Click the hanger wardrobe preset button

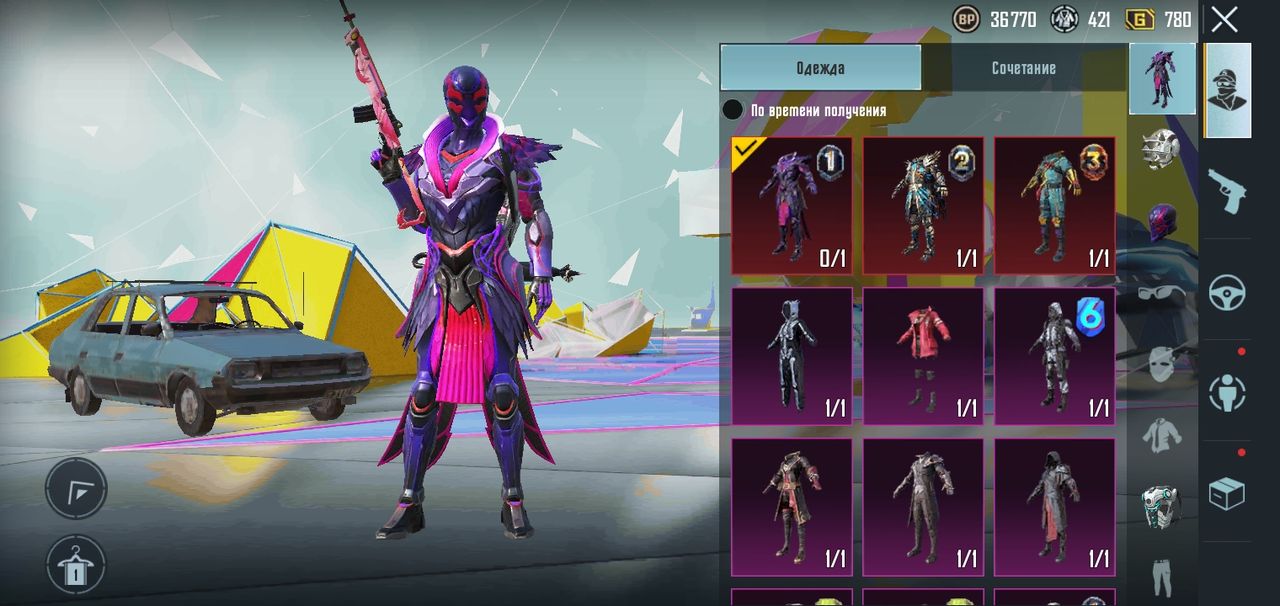[75, 565]
